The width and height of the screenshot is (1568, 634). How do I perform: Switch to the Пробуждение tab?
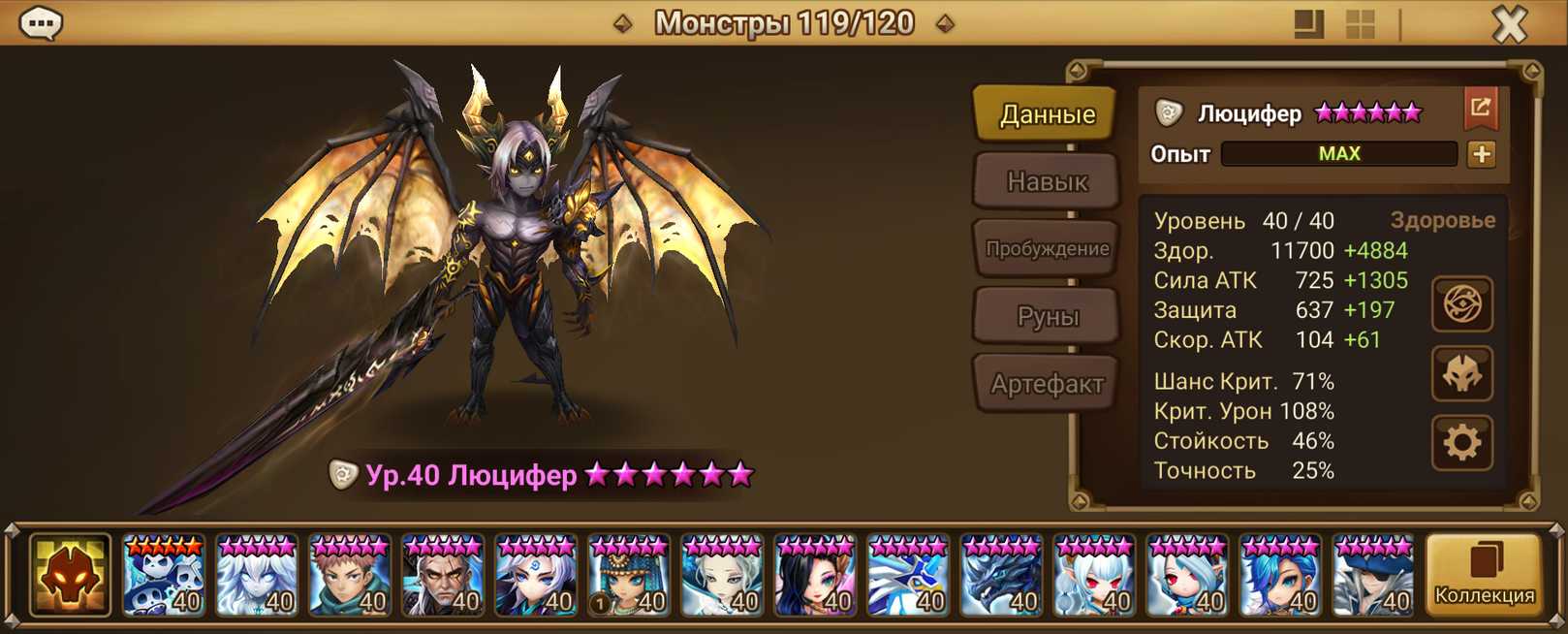click(1047, 249)
